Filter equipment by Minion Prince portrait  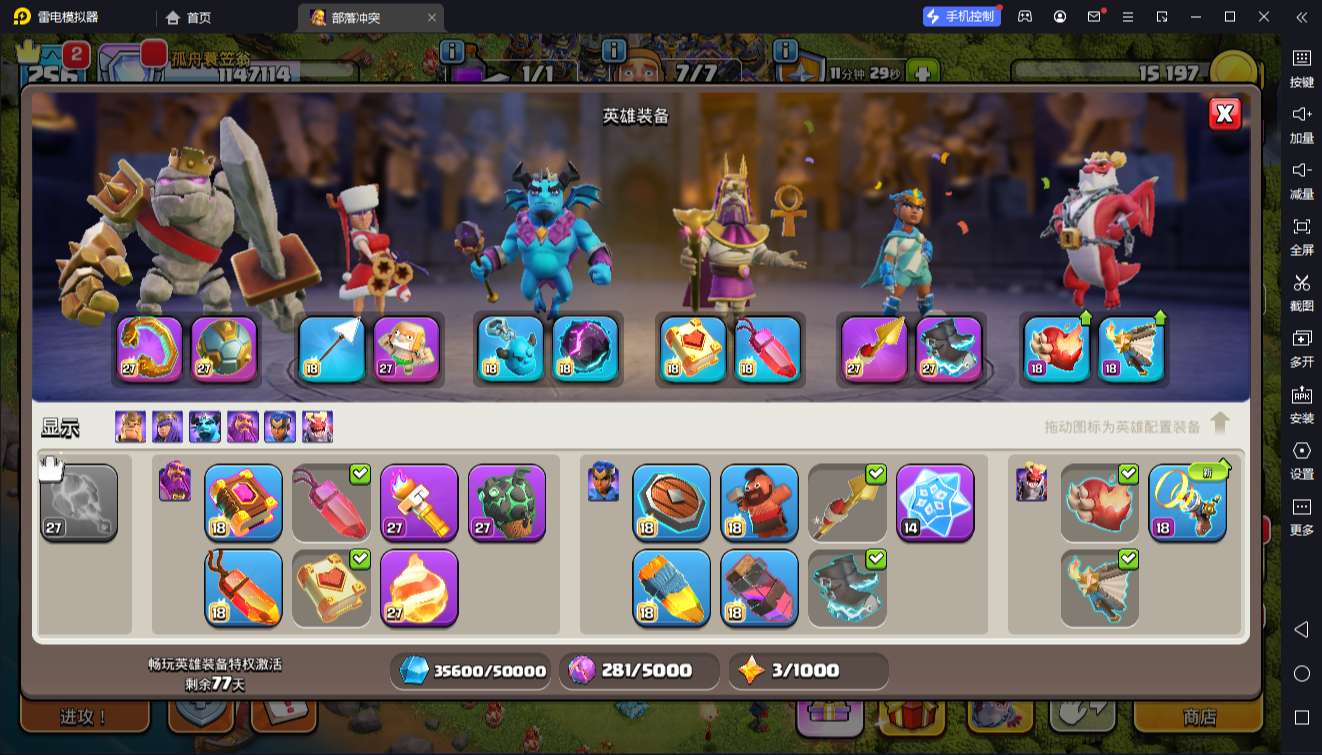205,427
